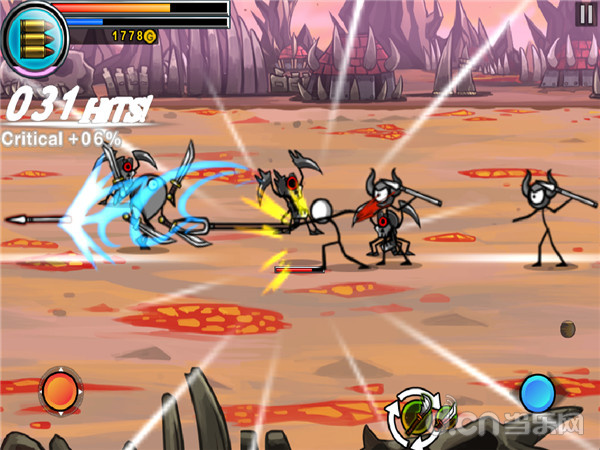Swap weapons with the axe cycle icon
The image size is (600, 450).
[423, 413]
